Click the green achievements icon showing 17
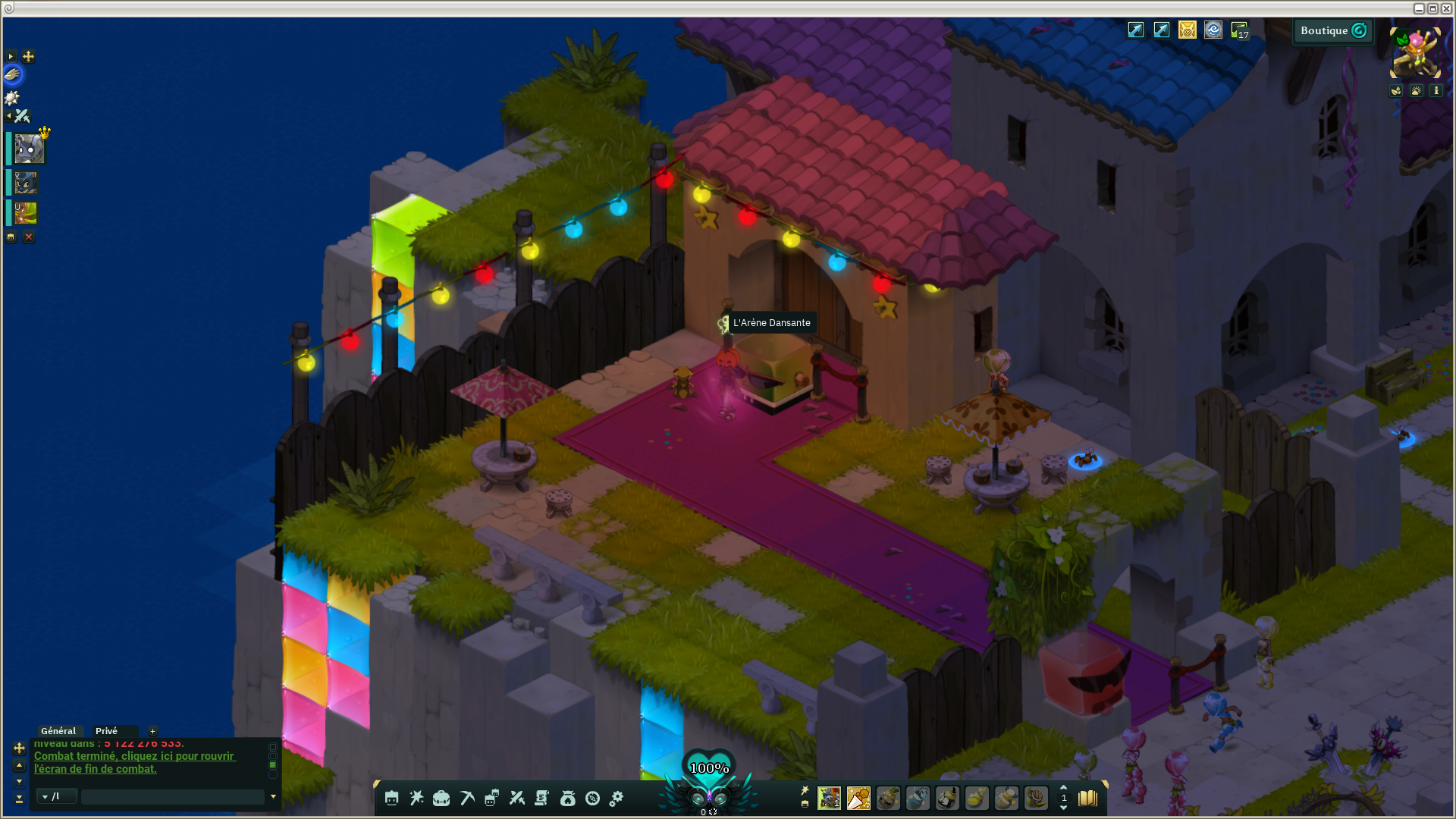Viewport: 1456px width, 819px height. click(1238, 30)
